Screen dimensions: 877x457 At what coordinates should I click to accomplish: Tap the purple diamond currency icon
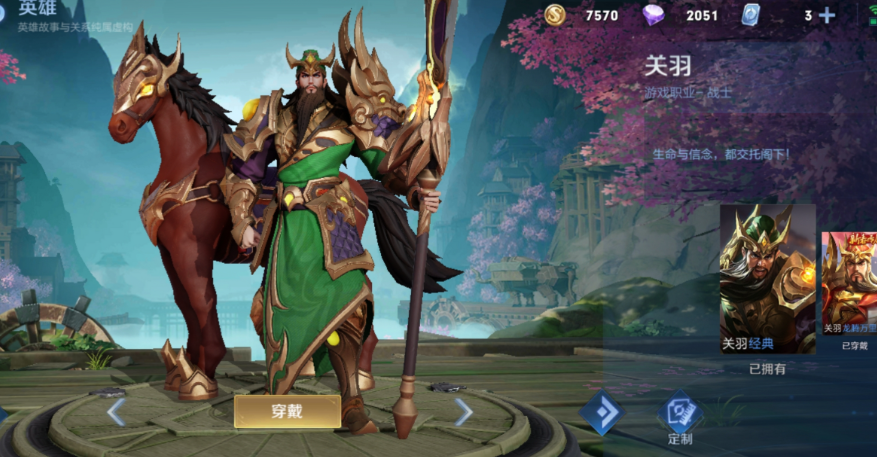click(x=653, y=15)
